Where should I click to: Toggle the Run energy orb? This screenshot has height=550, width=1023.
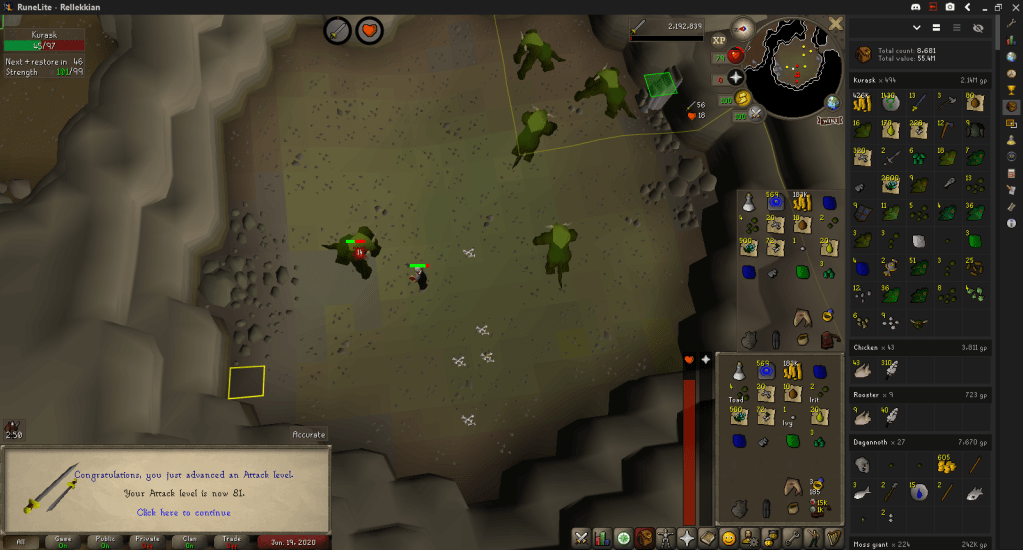743,98
